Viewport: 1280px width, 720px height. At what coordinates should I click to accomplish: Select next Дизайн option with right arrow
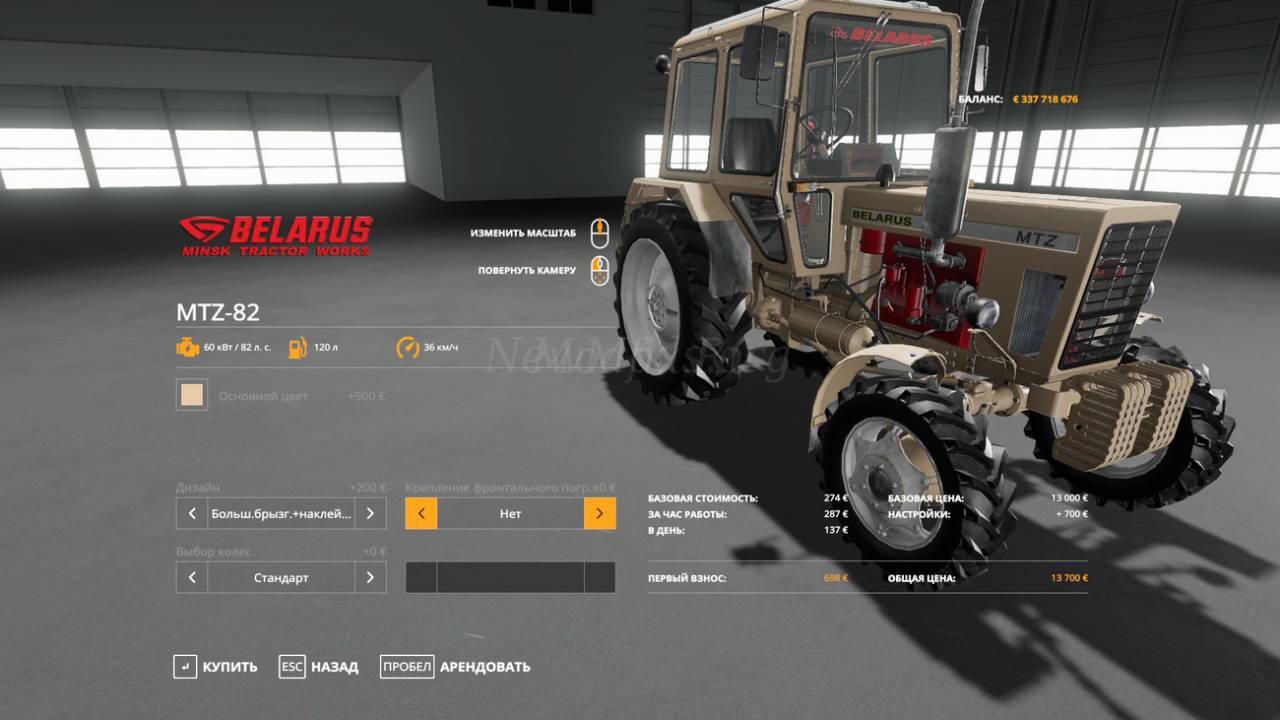click(x=370, y=514)
